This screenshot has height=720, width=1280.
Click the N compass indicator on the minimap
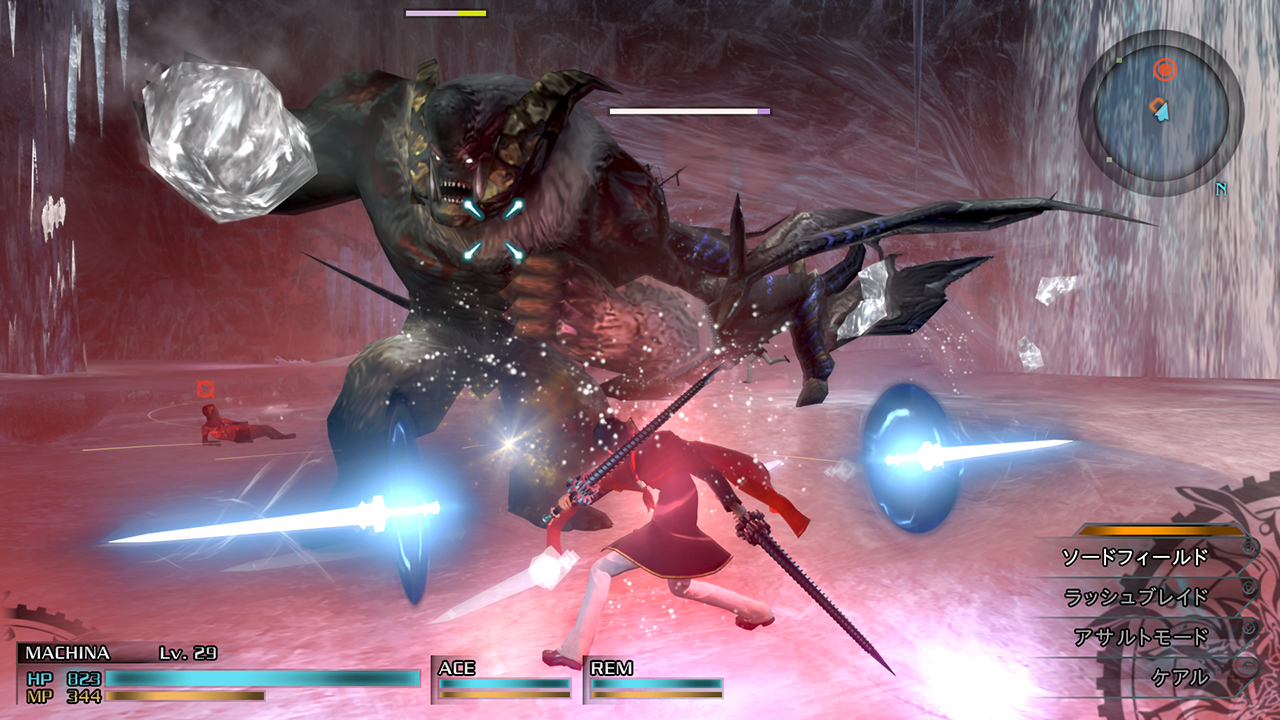coord(1219,189)
